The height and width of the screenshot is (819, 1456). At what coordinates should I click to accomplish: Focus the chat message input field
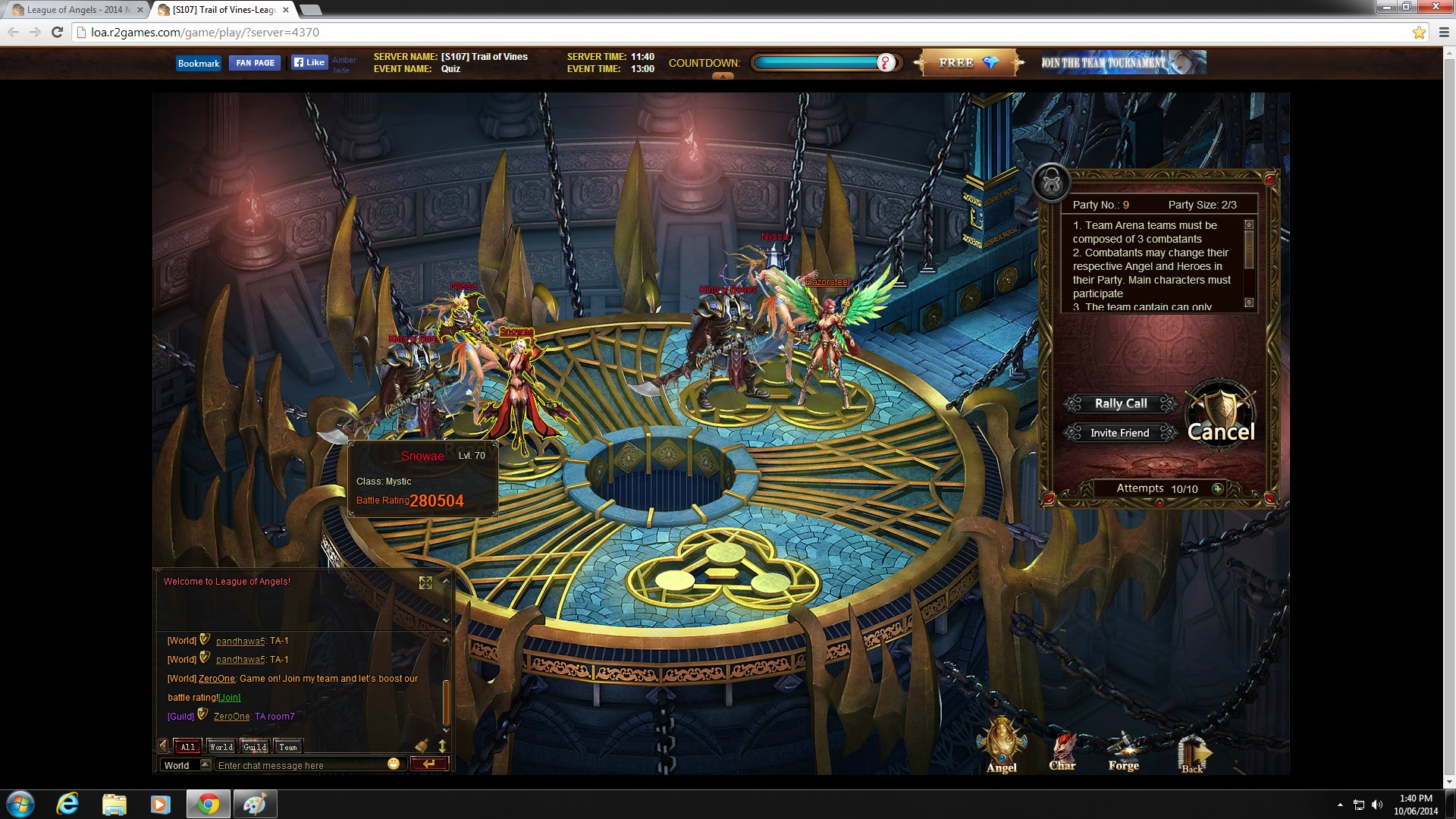click(x=300, y=765)
